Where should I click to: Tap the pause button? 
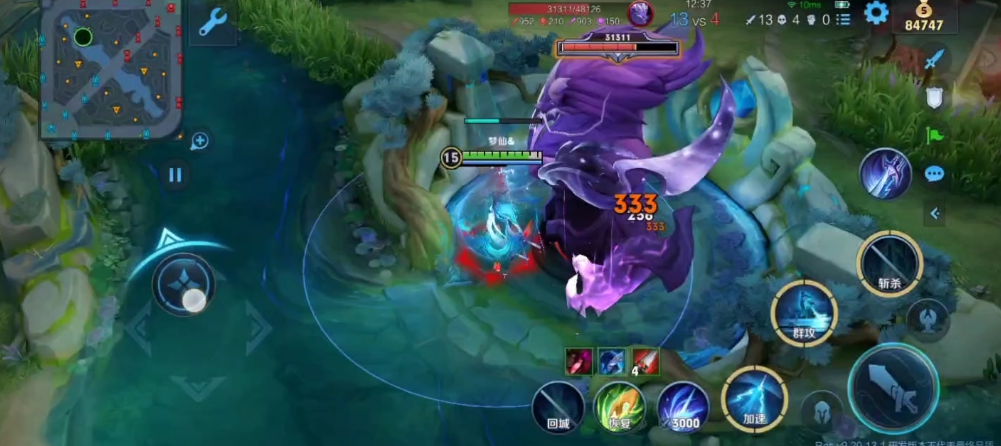tap(175, 175)
